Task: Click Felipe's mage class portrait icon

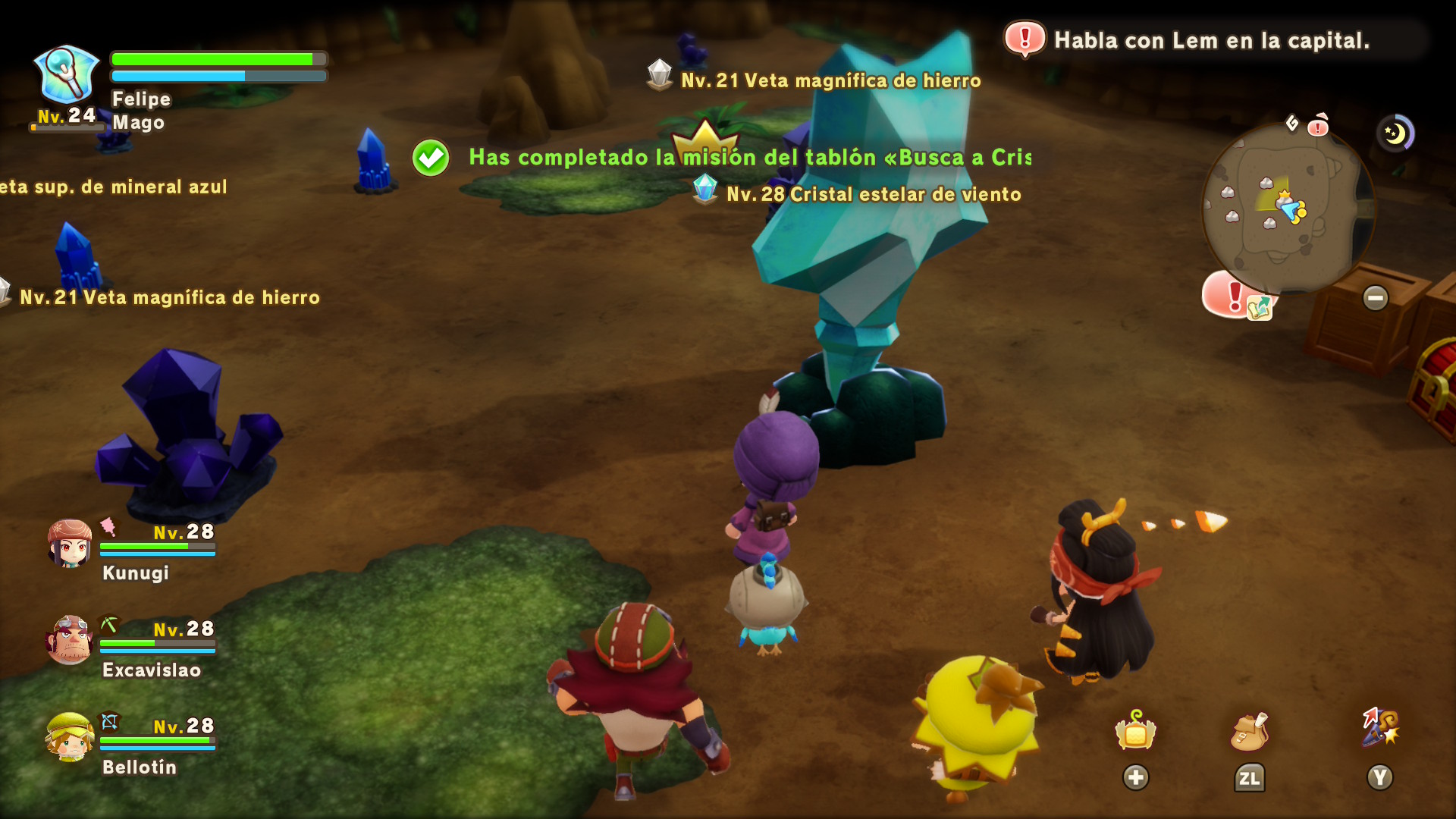Action: pos(67,74)
